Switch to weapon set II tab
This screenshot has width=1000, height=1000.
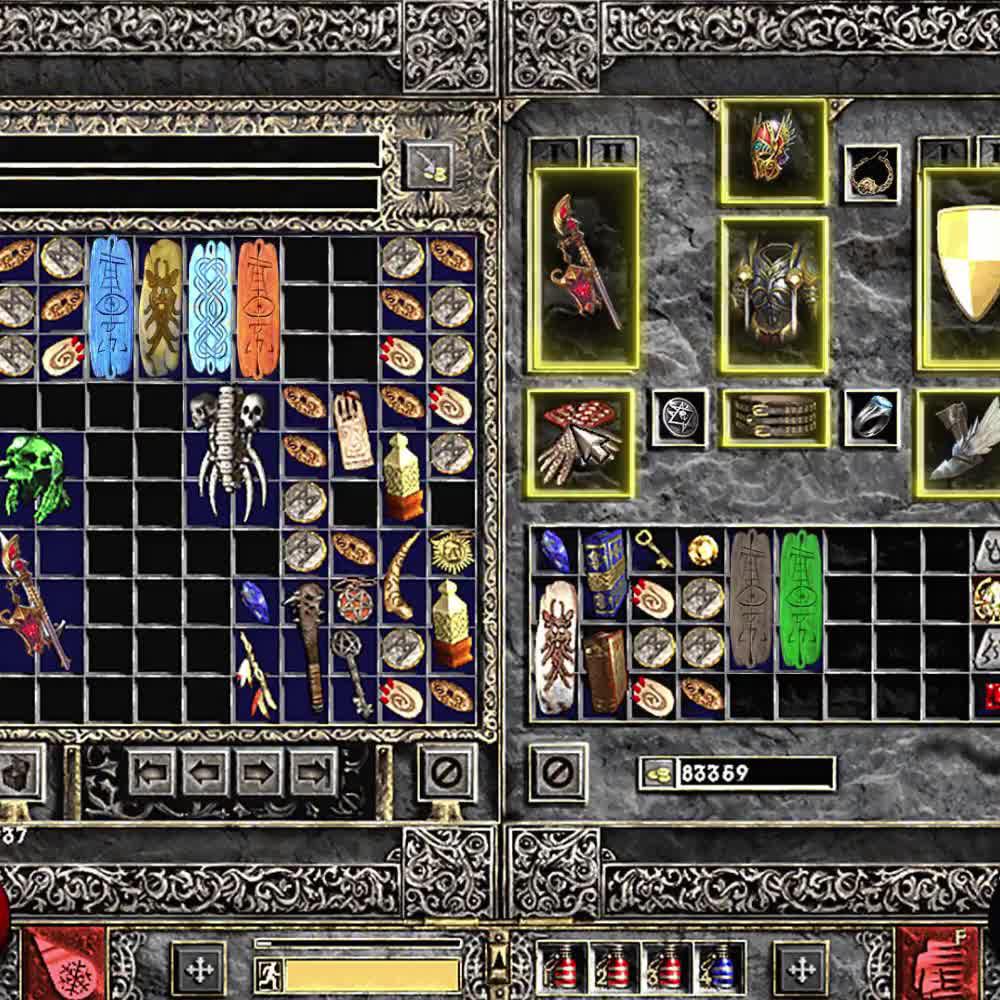pyautogui.click(x=606, y=152)
